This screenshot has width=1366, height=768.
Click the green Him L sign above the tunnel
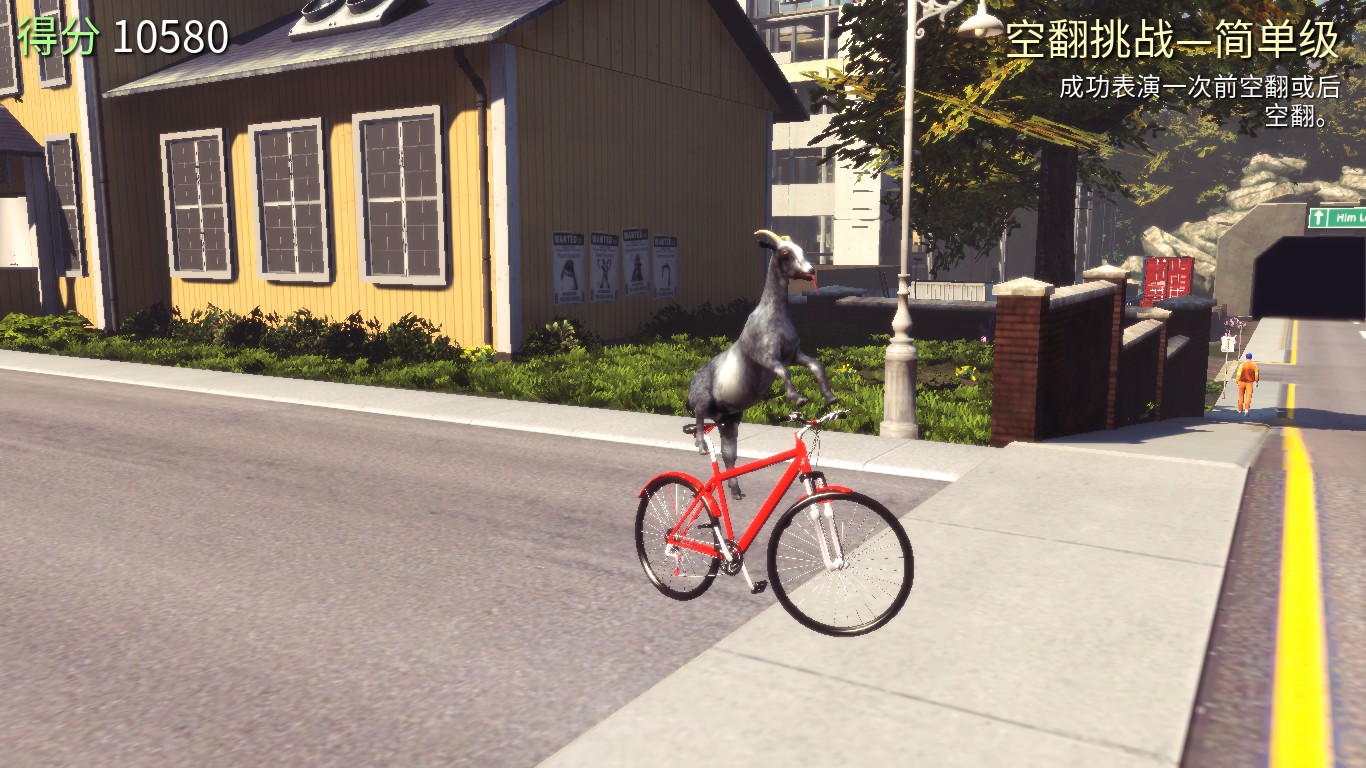coord(1340,217)
